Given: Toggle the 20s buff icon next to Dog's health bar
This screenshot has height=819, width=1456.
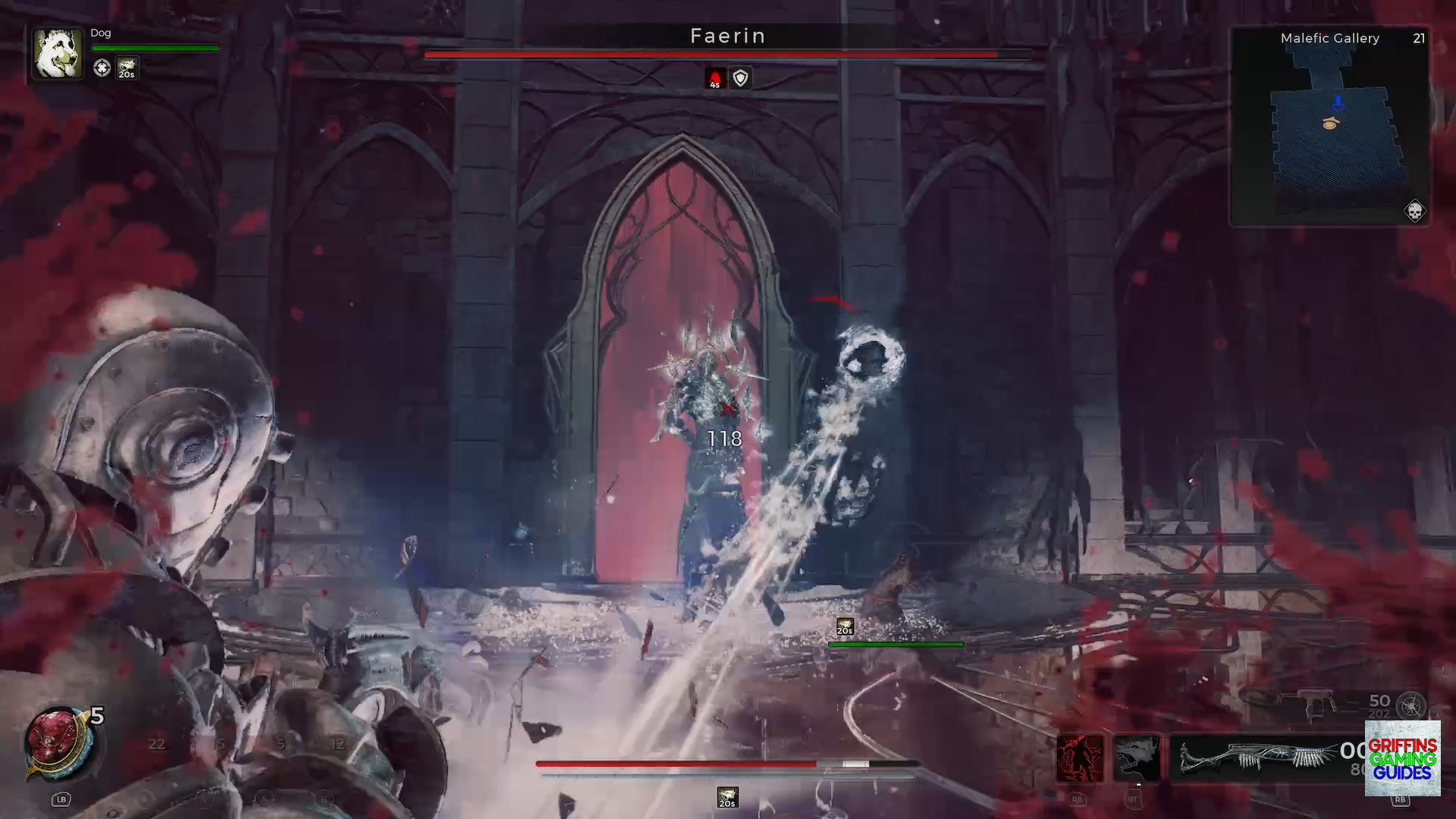Looking at the screenshot, I should [127, 69].
